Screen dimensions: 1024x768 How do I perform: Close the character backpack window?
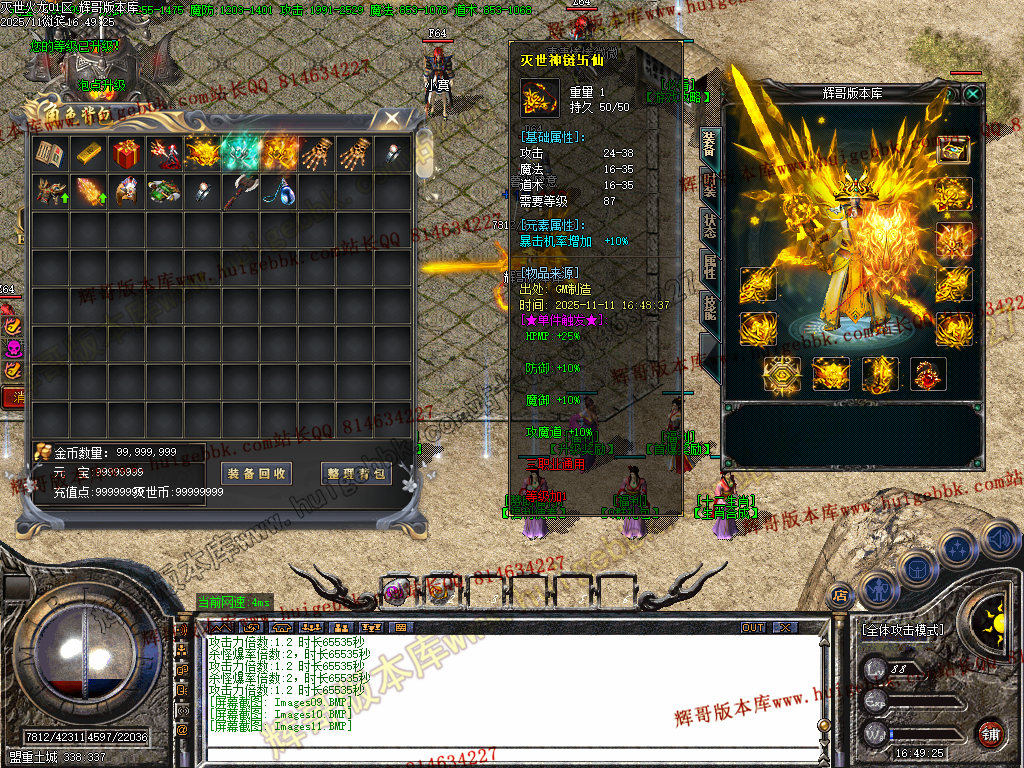coord(393,118)
